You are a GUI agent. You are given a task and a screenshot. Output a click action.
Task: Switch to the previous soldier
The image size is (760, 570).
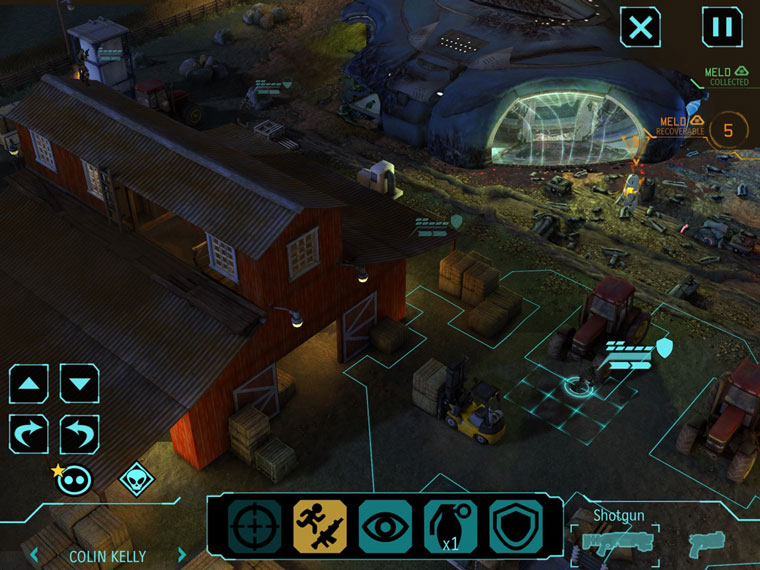[x=35, y=555]
